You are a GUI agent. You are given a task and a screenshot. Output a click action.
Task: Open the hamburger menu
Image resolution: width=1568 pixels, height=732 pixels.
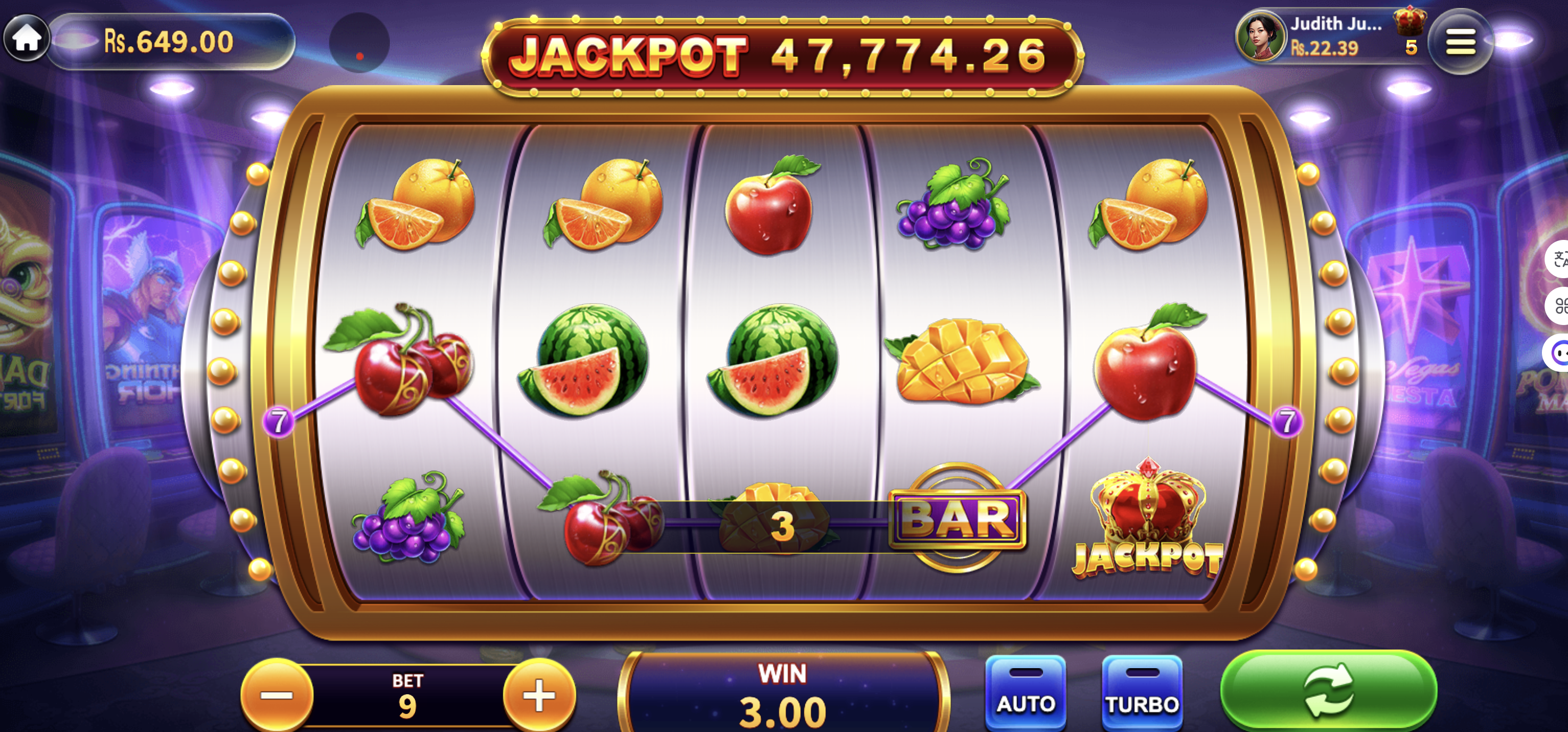1459,41
